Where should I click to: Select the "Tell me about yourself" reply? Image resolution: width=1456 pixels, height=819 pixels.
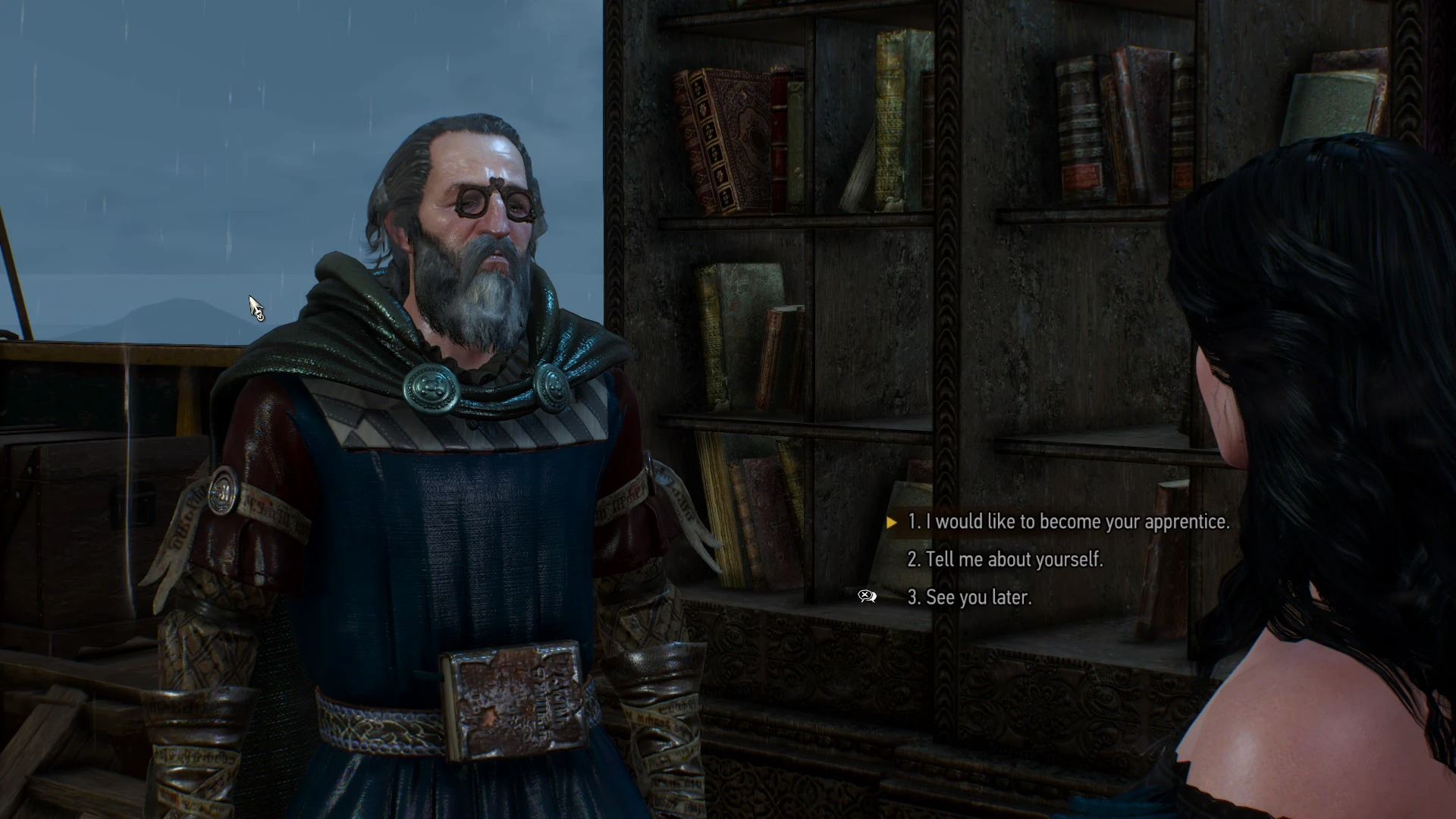pos(1005,560)
